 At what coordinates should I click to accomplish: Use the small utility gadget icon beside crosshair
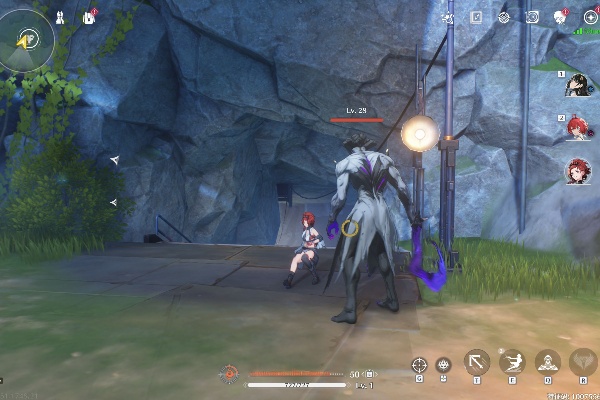(444, 366)
